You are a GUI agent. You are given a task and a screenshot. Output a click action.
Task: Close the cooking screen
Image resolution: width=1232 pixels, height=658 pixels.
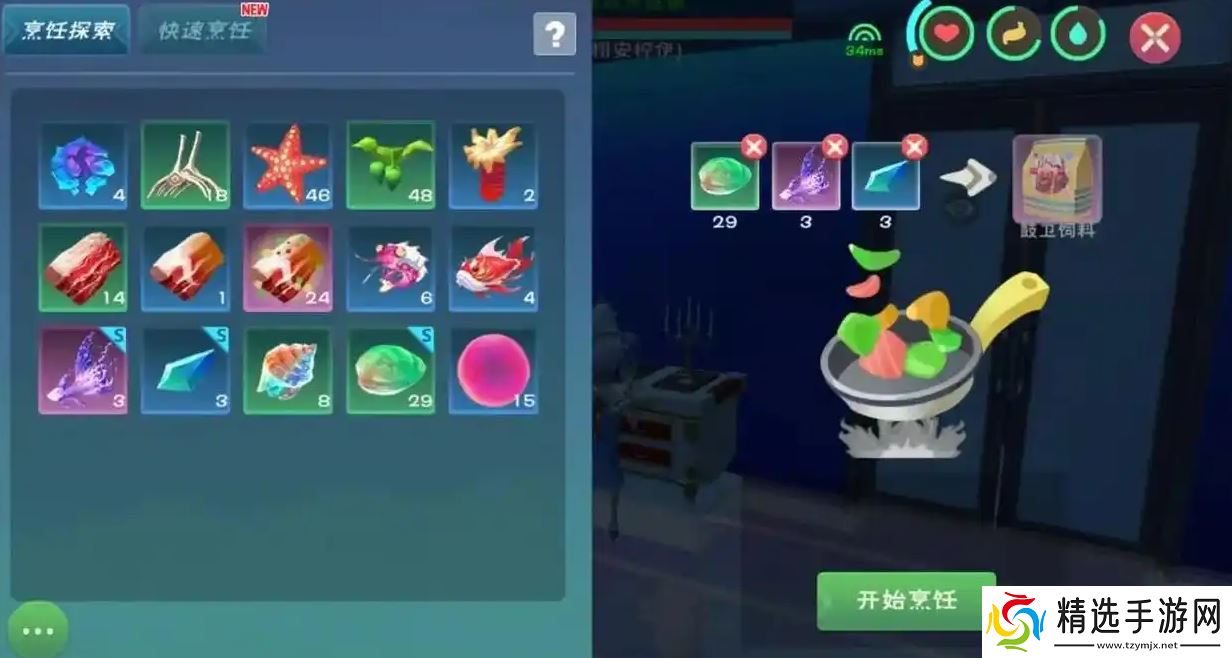click(1154, 38)
